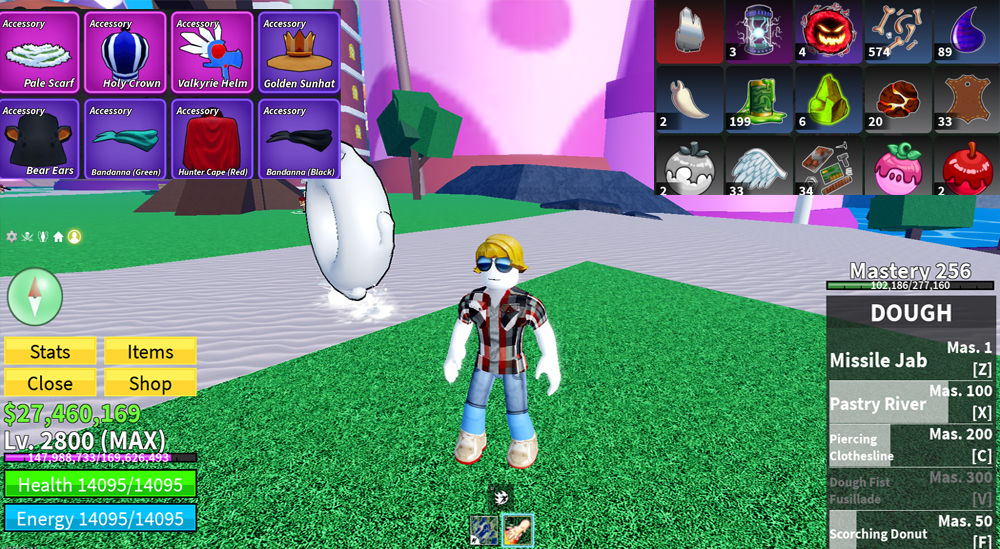The image size is (1000, 549).
Task: Open the Items inventory
Action: 150,352
